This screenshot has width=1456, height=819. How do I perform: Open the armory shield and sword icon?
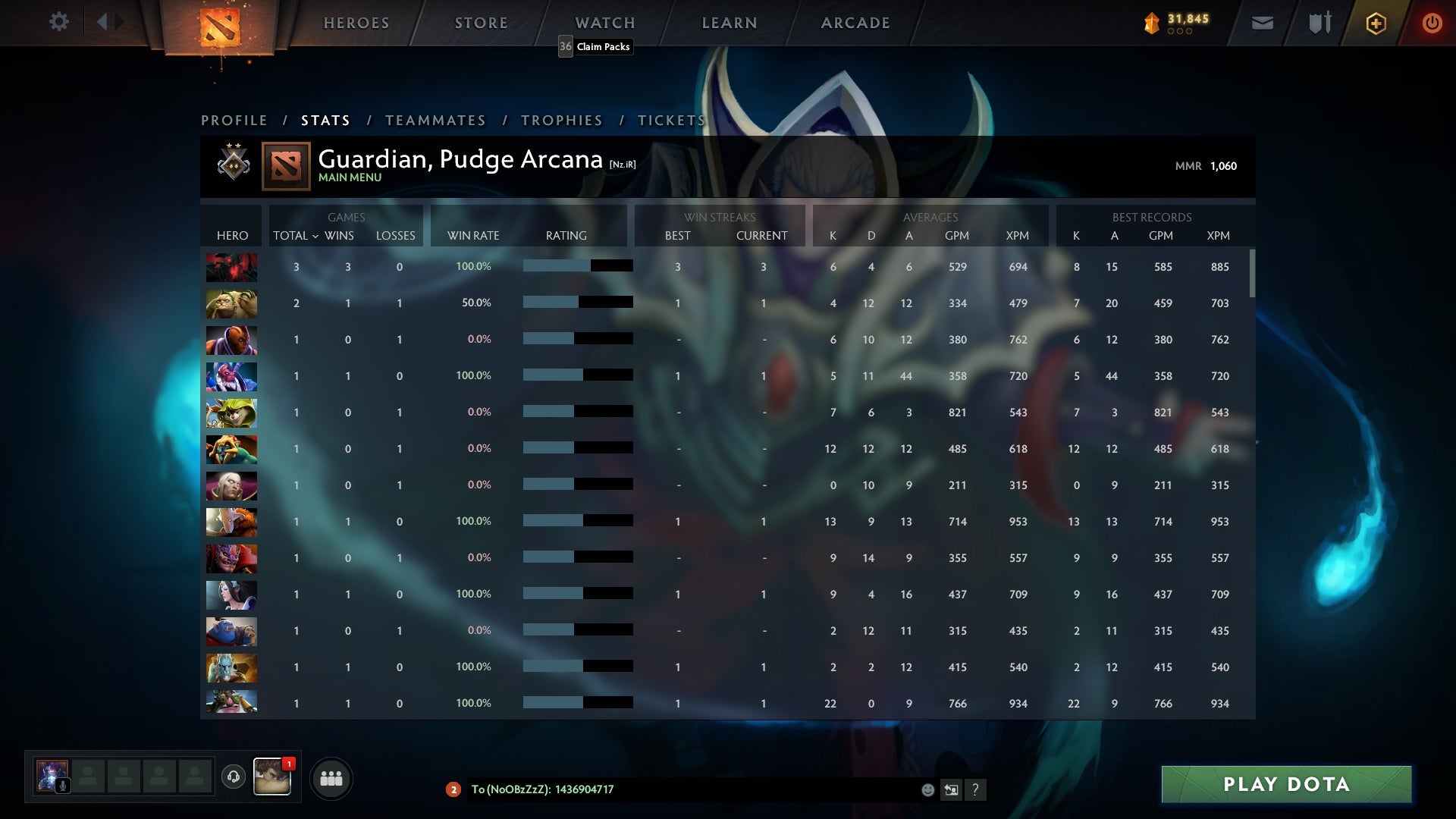pos(1319,23)
